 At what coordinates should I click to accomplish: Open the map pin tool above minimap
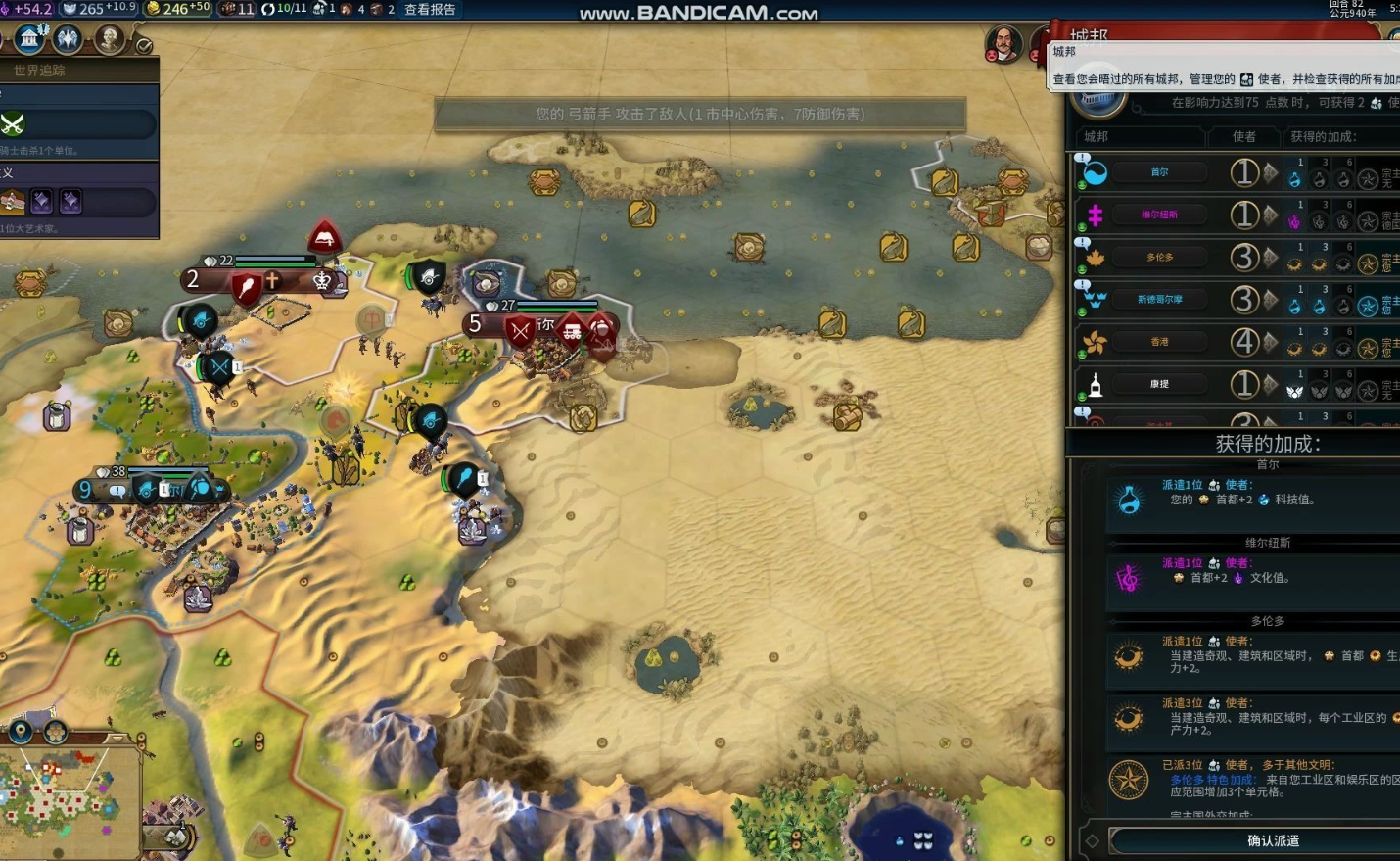point(20,732)
